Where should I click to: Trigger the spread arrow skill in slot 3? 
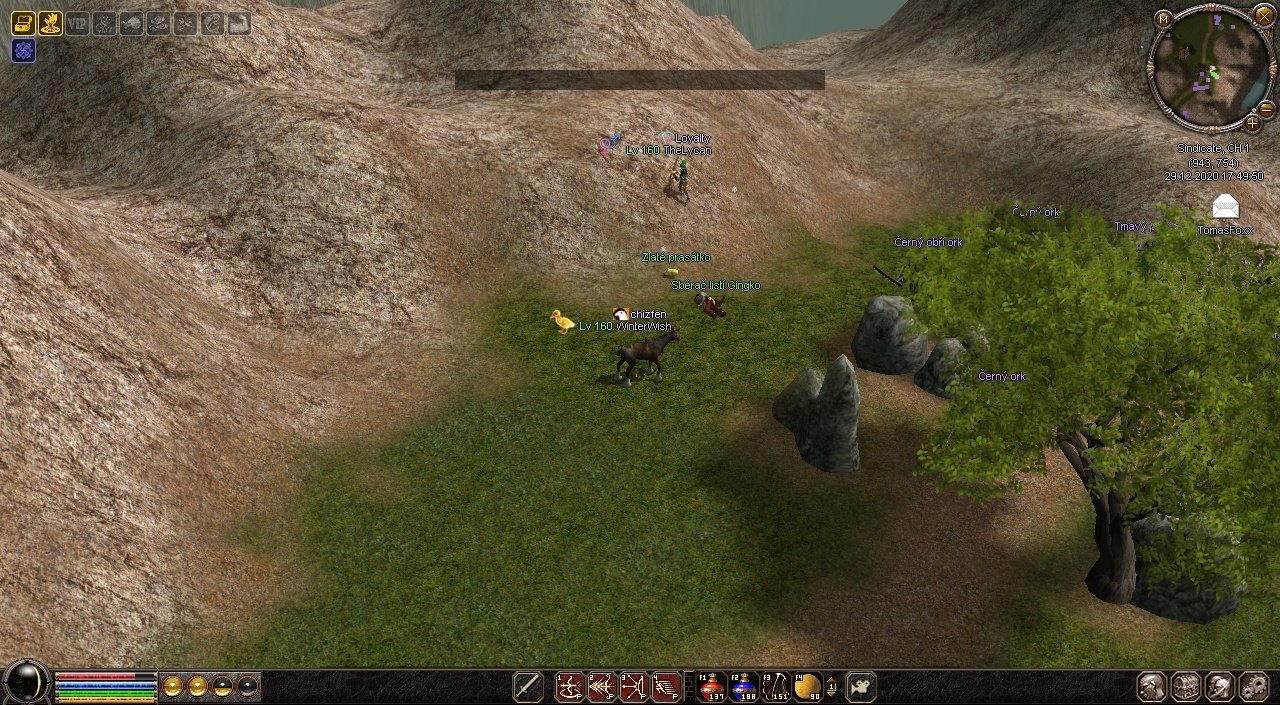[x=634, y=686]
